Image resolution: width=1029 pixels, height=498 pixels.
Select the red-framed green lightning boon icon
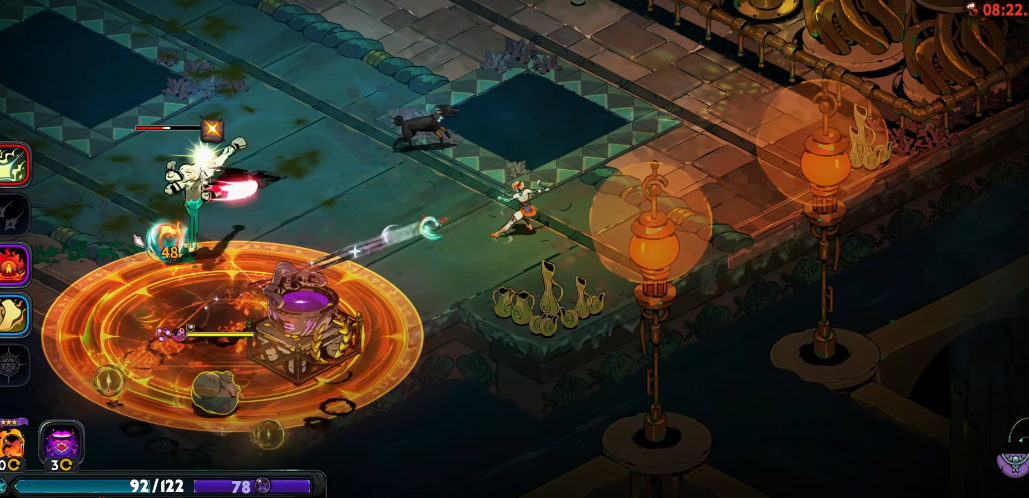13,165
